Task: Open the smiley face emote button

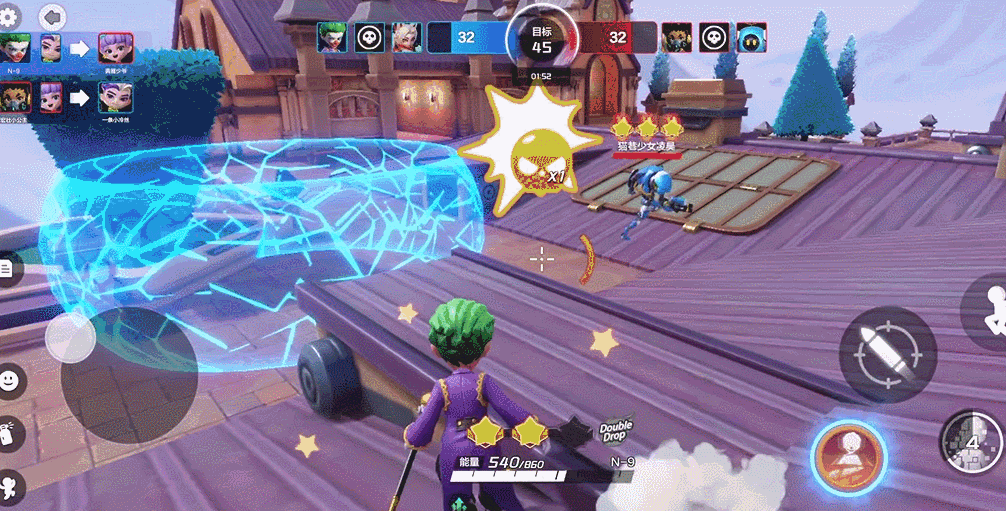Action: tap(10, 380)
